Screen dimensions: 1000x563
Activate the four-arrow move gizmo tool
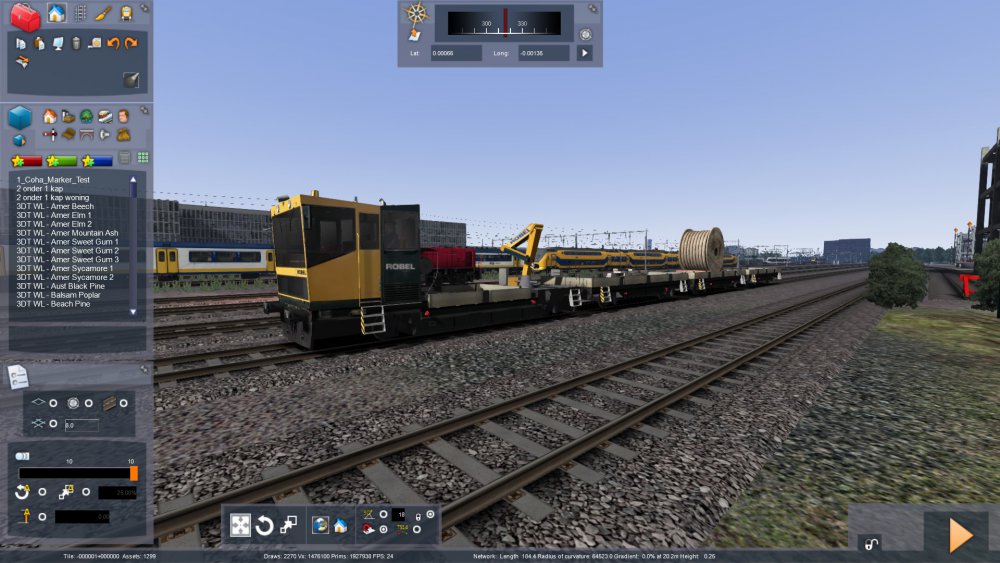(x=241, y=525)
